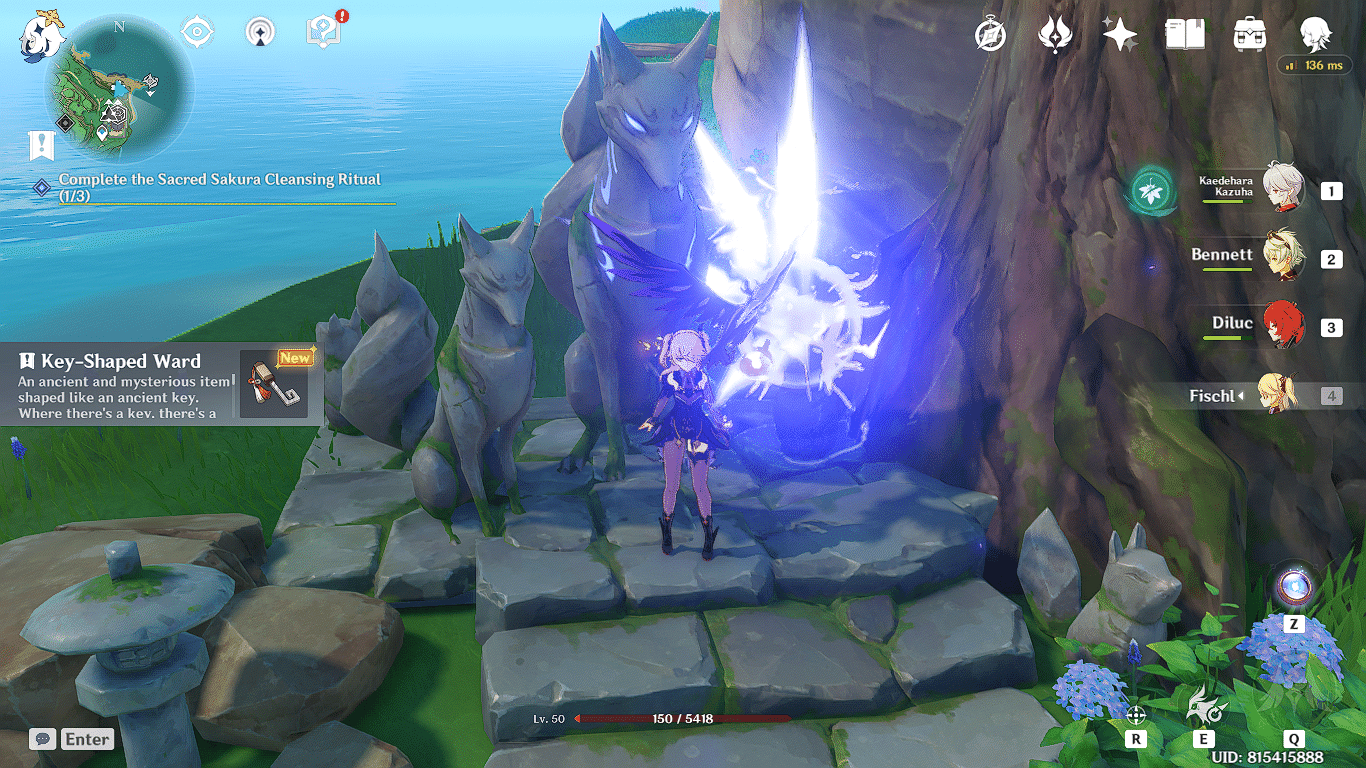Activate the aim crosshair icon
The width and height of the screenshot is (1366, 768).
point(1135,714)
